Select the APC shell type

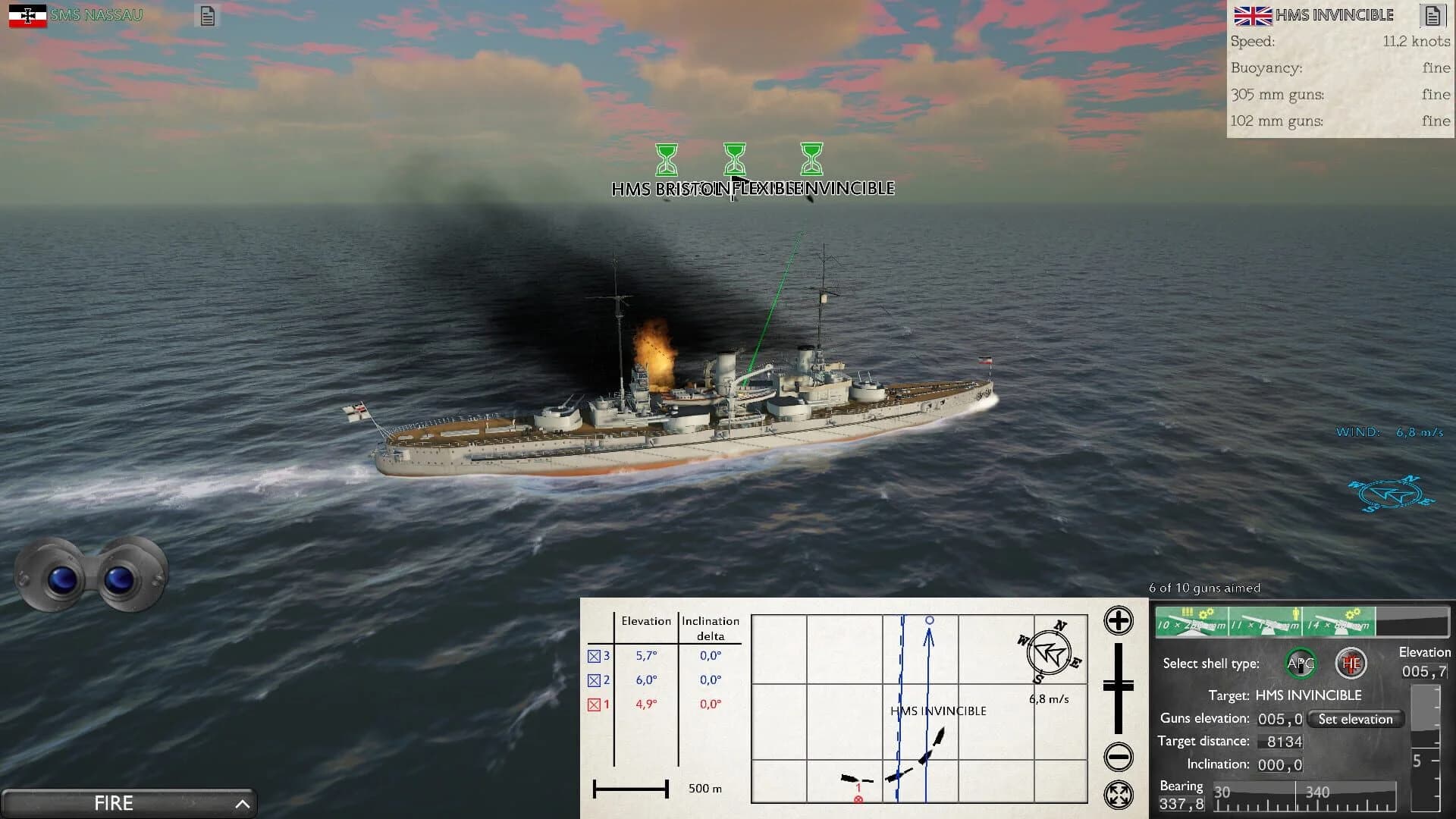pyautogui.click(x=1302, y=663)
